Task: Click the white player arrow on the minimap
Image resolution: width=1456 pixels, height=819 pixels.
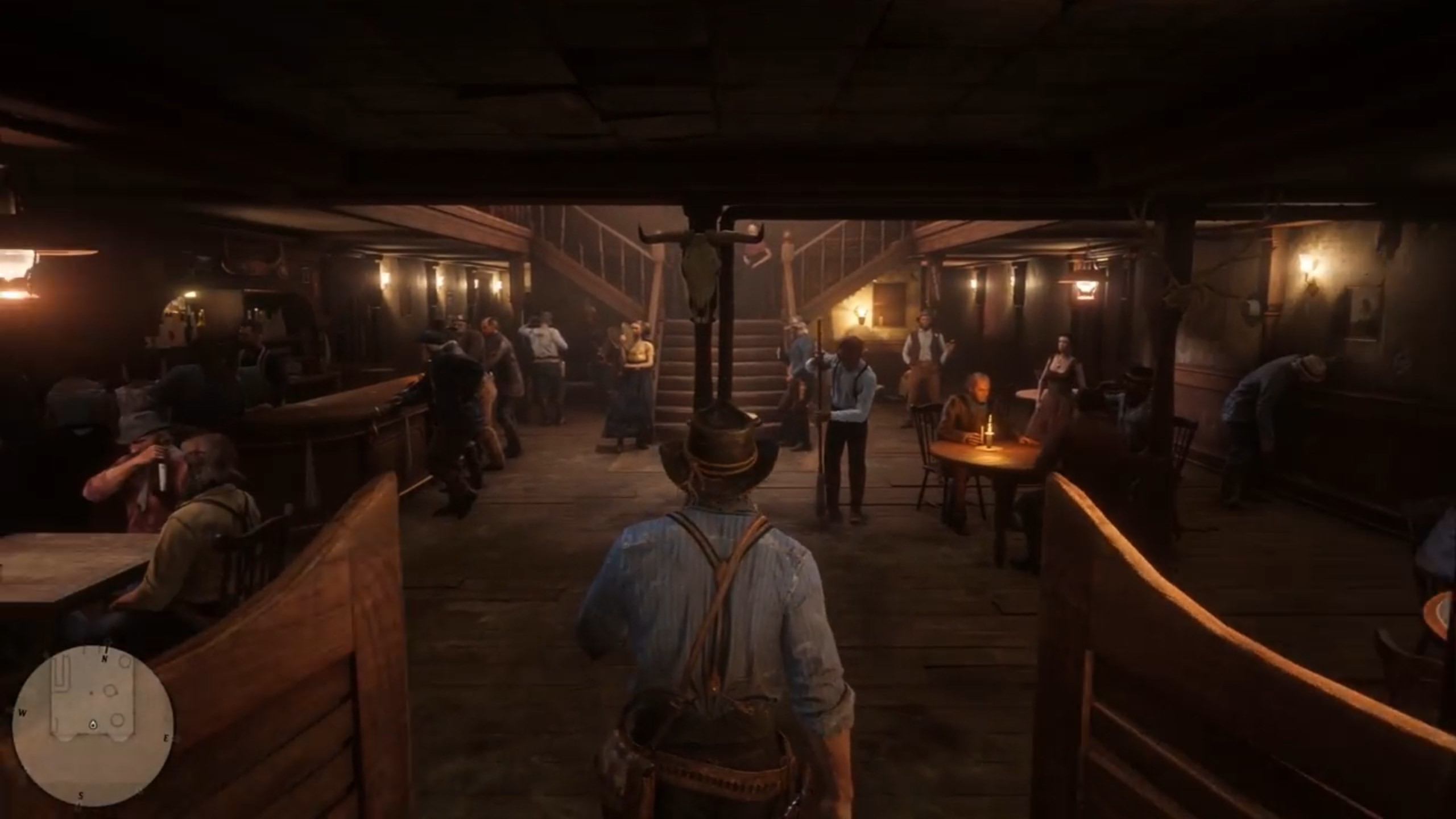Action: coord(93,725)
